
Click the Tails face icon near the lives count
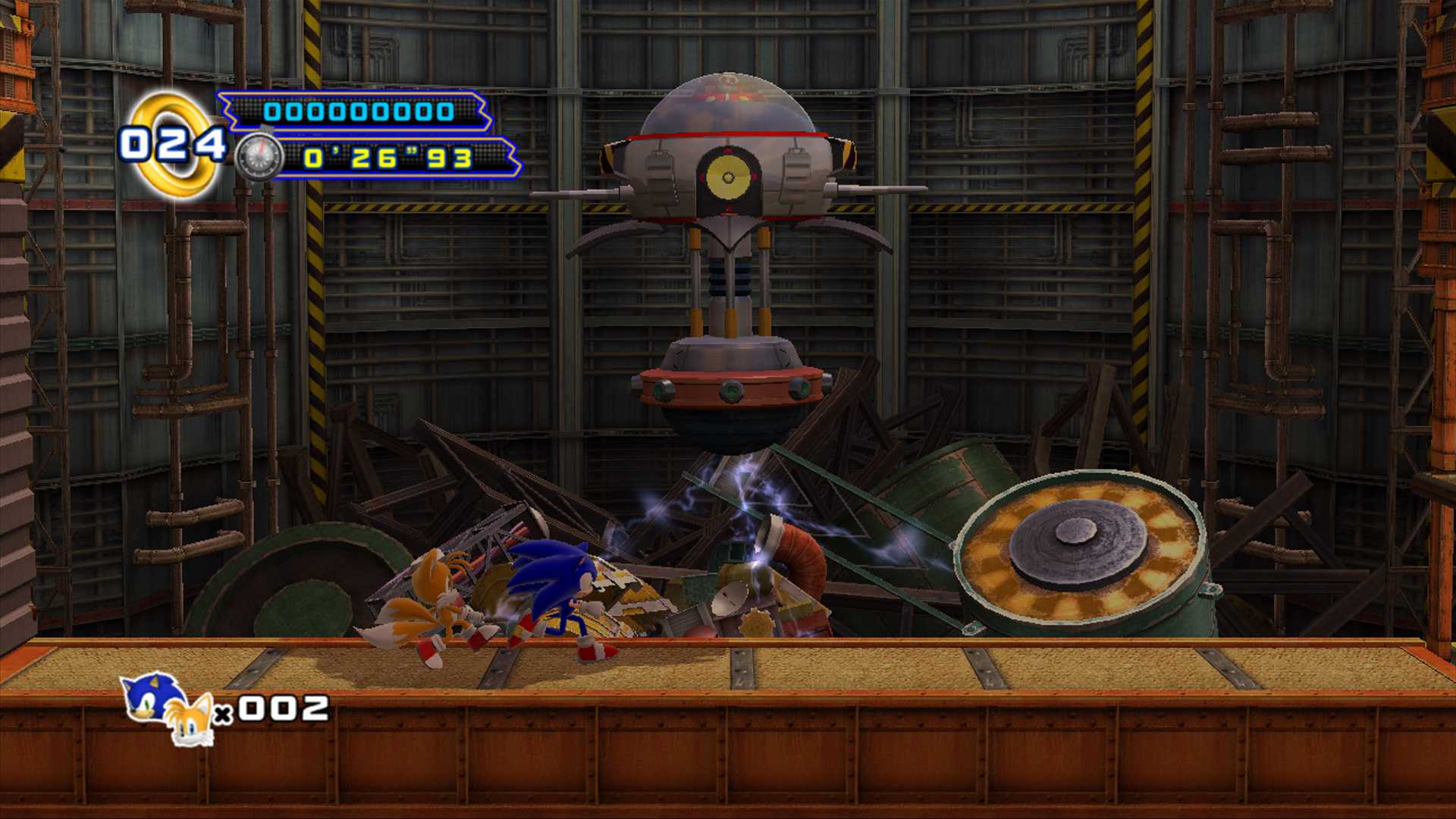click(x=192, y=720)
